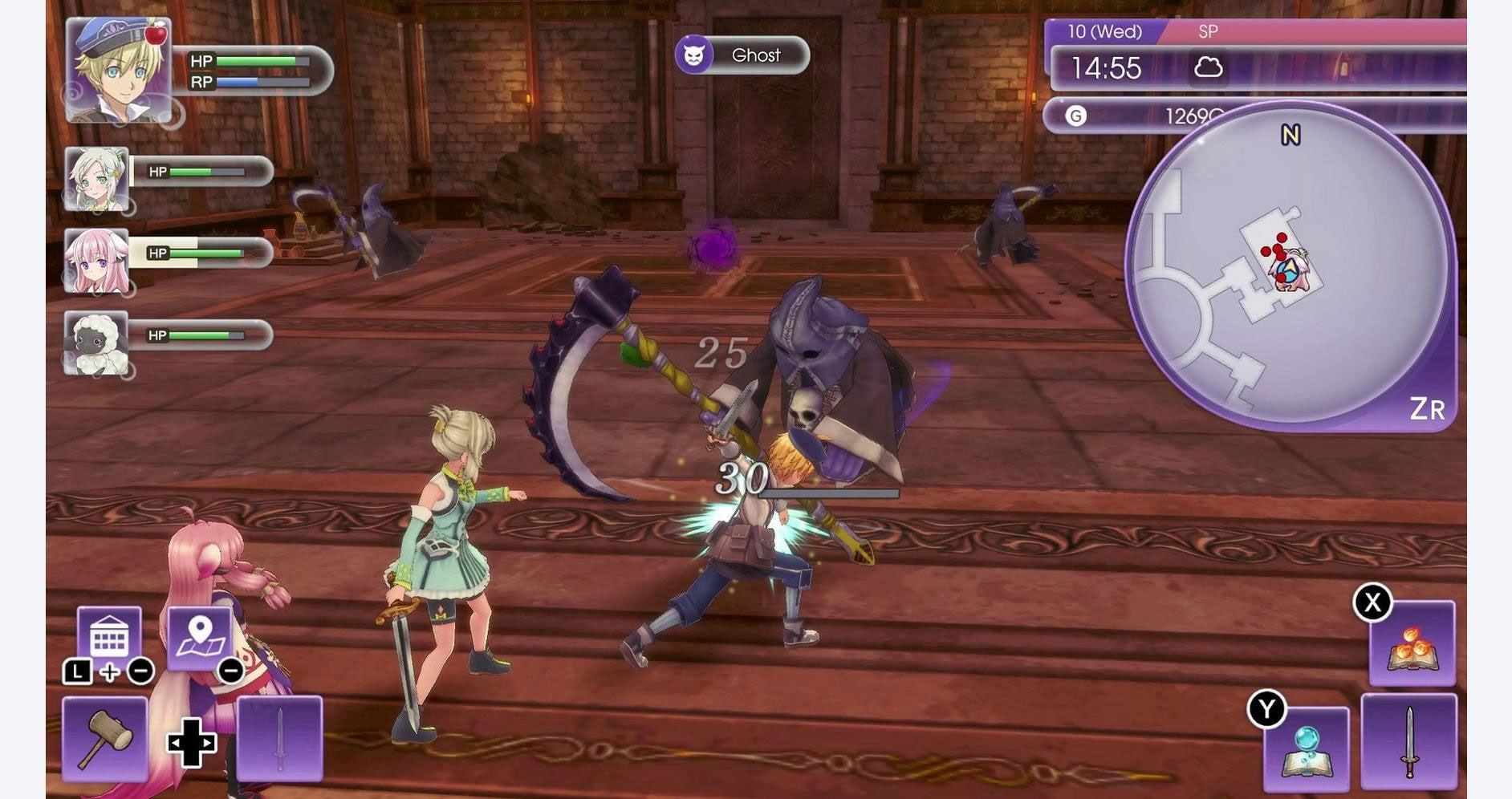Click the Ghost enemy target label
The height and width of the screenshot is (799, 1512).
click(742, 55)
